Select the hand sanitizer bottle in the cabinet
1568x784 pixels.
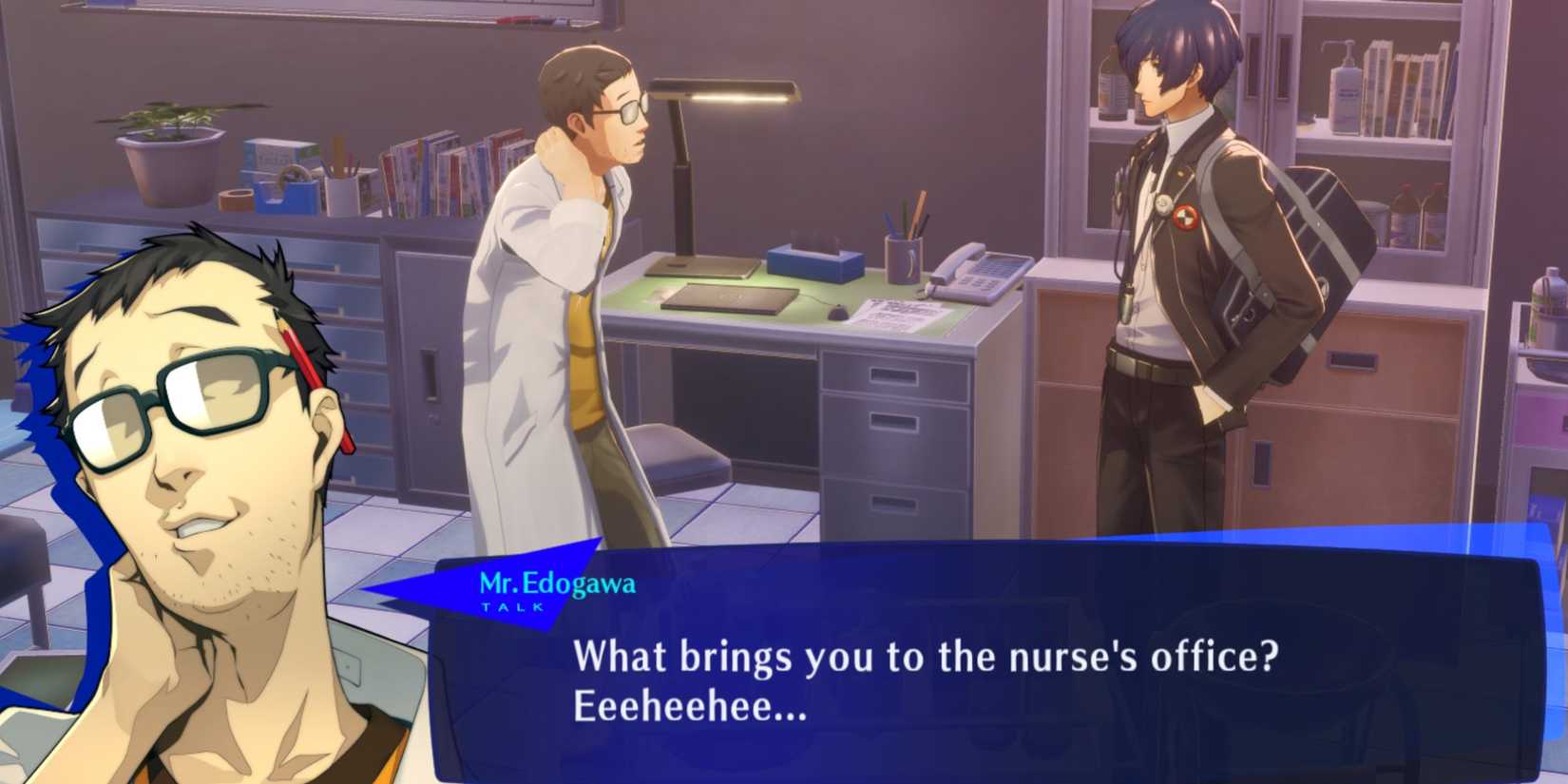click(1345, 90)
